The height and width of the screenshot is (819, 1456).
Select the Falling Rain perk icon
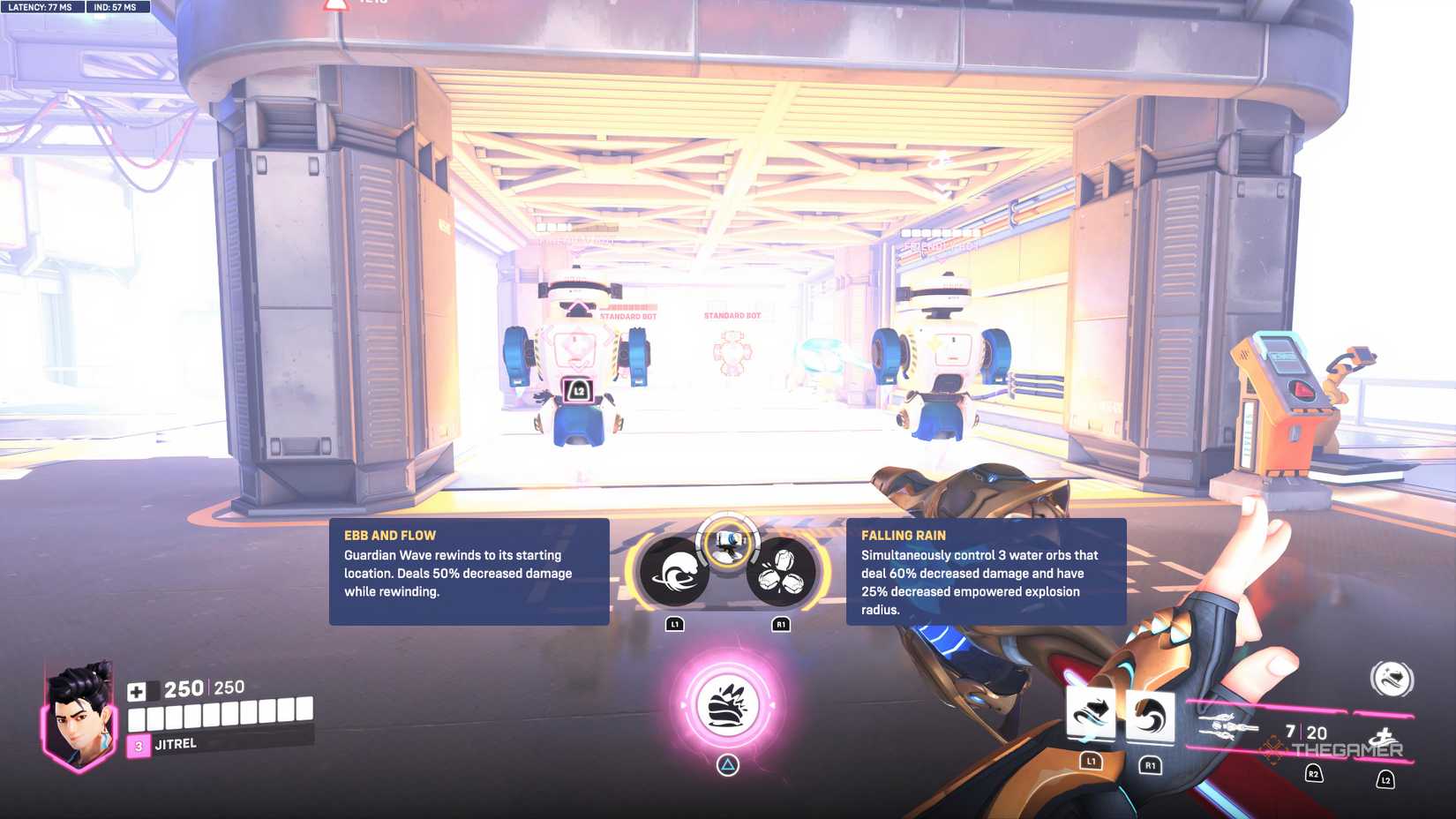click(x=780, y=575)
